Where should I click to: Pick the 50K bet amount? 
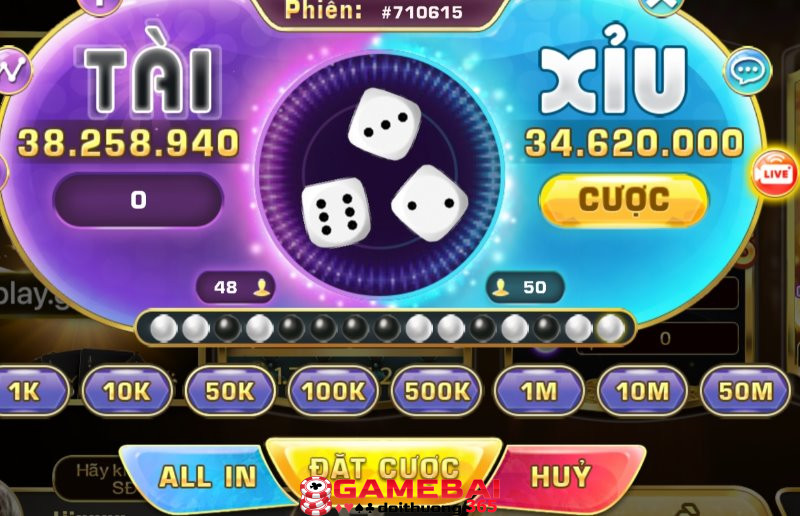point(230,391)
